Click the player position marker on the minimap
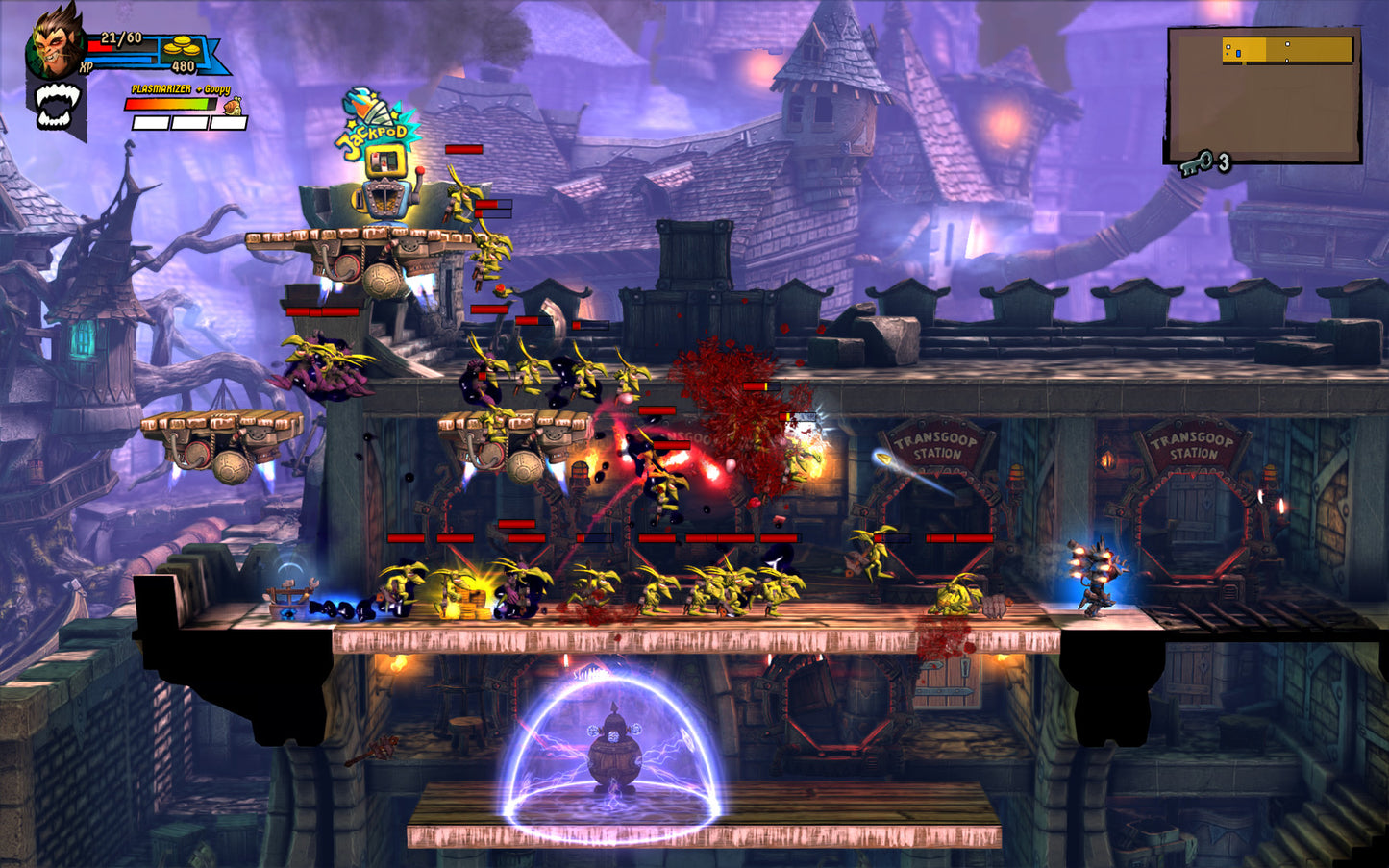This screenshot has height=868, width=1389. [x=1238, y=53]
